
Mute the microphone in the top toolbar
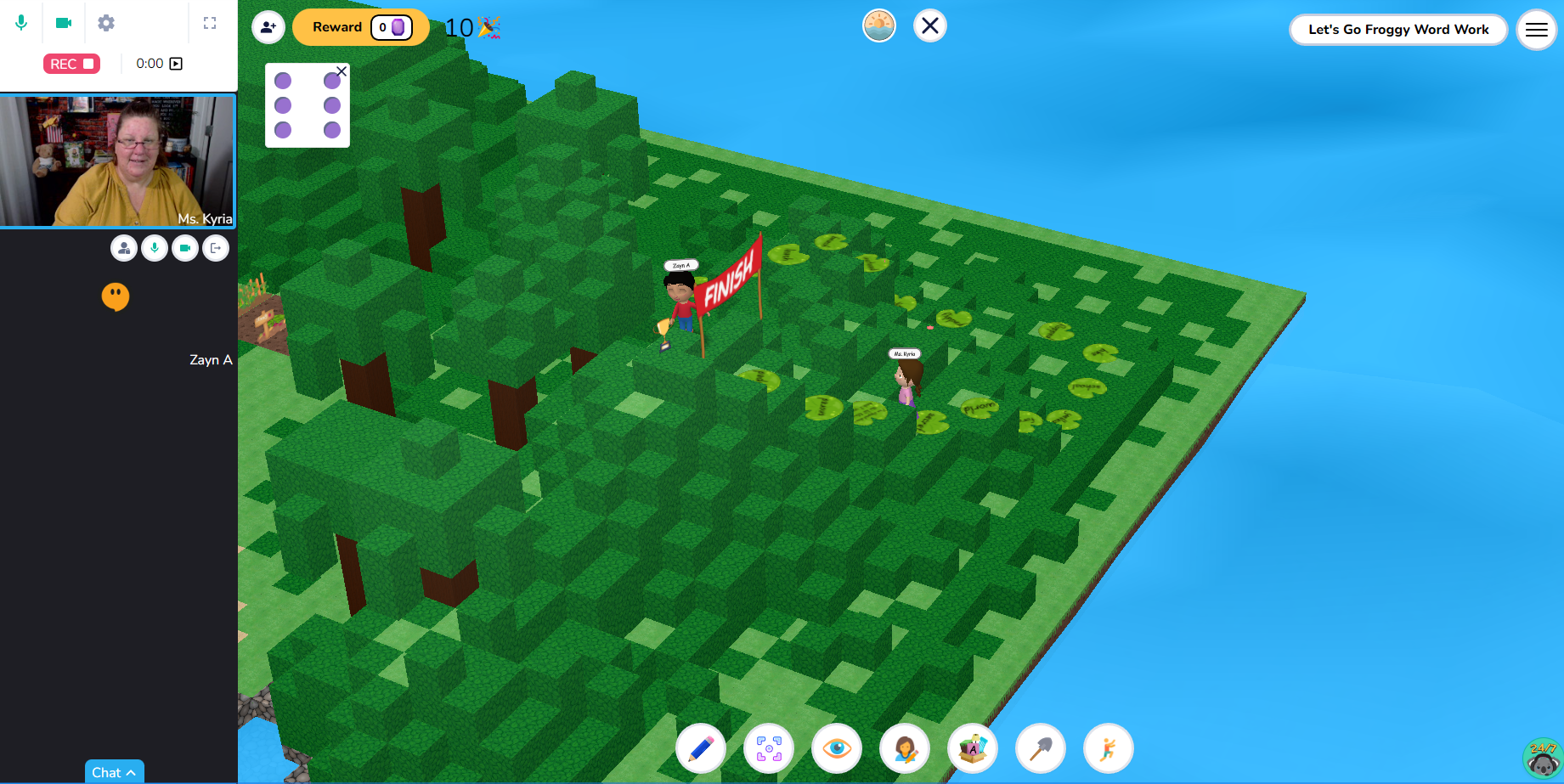coord(21,23)
